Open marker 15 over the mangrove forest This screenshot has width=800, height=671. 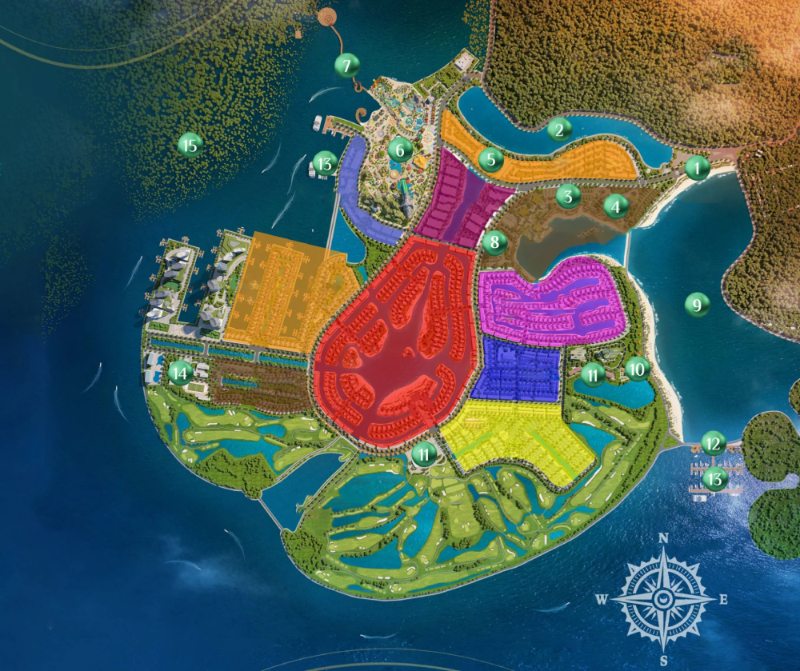pos(189,145)
